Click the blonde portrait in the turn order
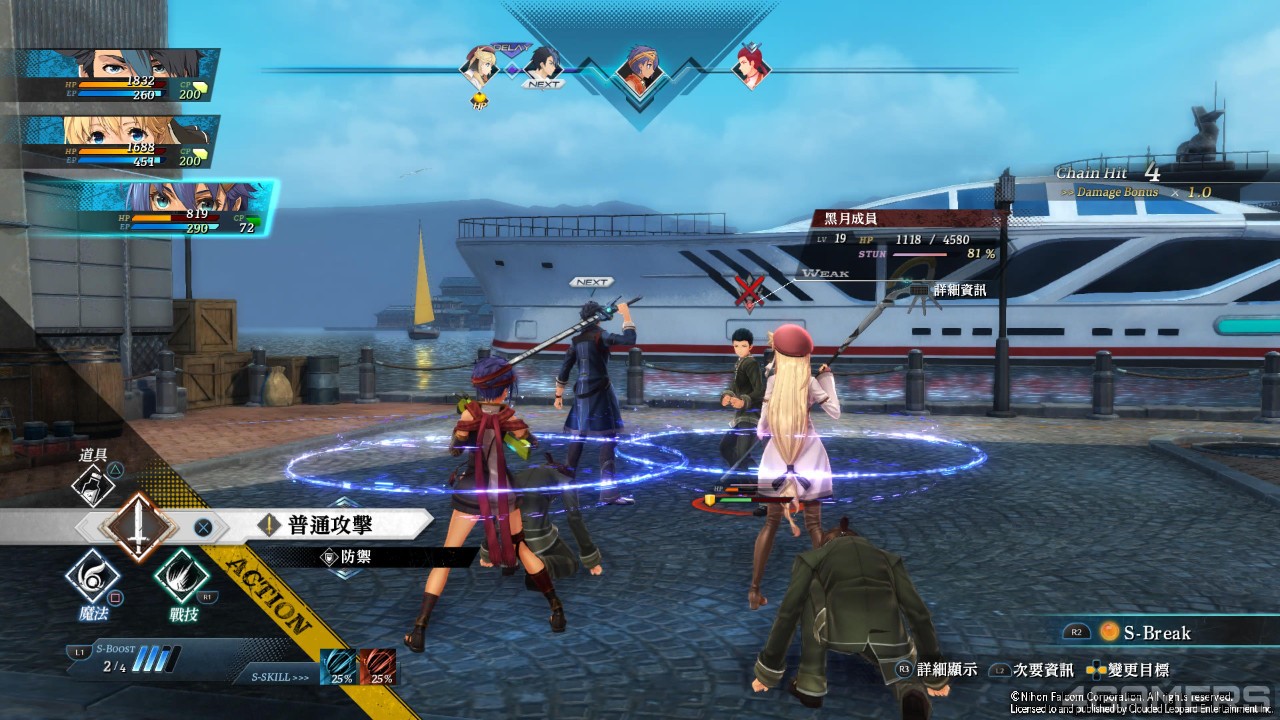The image size is (1280, 720). [x=480, y=67]
